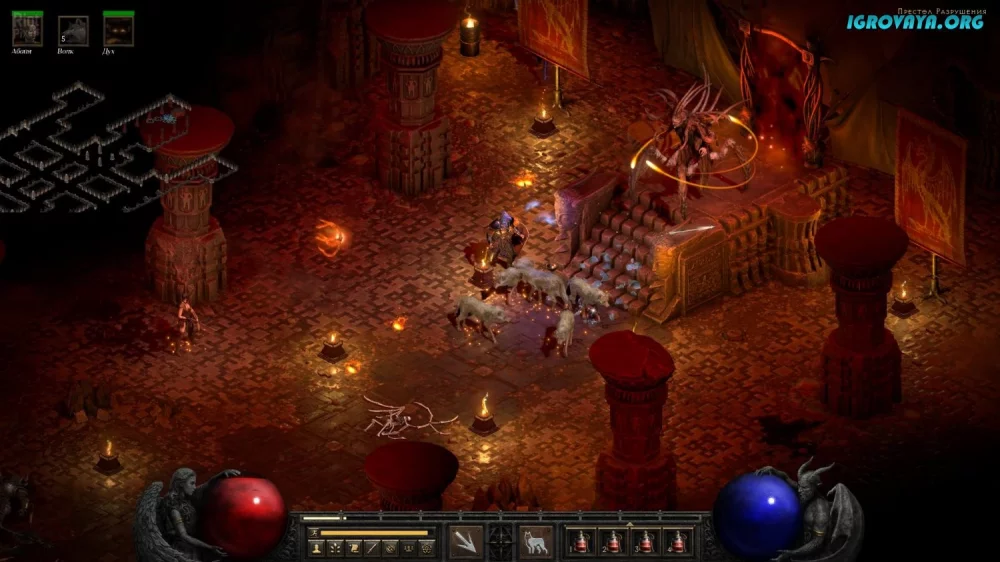Viewport: 1000px width, 562px height.
Task: Use the red potion in belt slot 3
Action: tap(646, 542)
